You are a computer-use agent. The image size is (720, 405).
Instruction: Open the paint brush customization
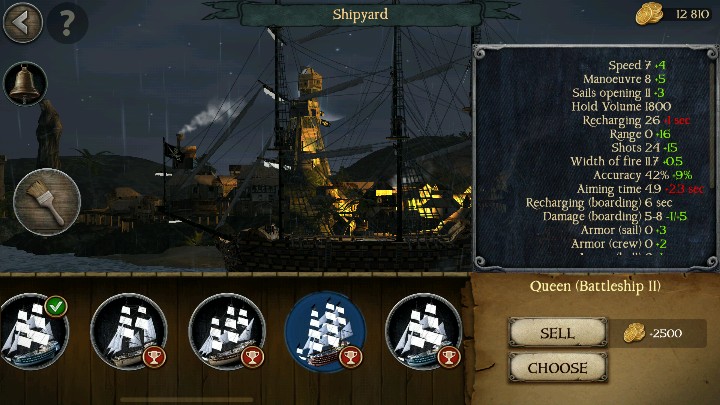(x=47, y=202)
